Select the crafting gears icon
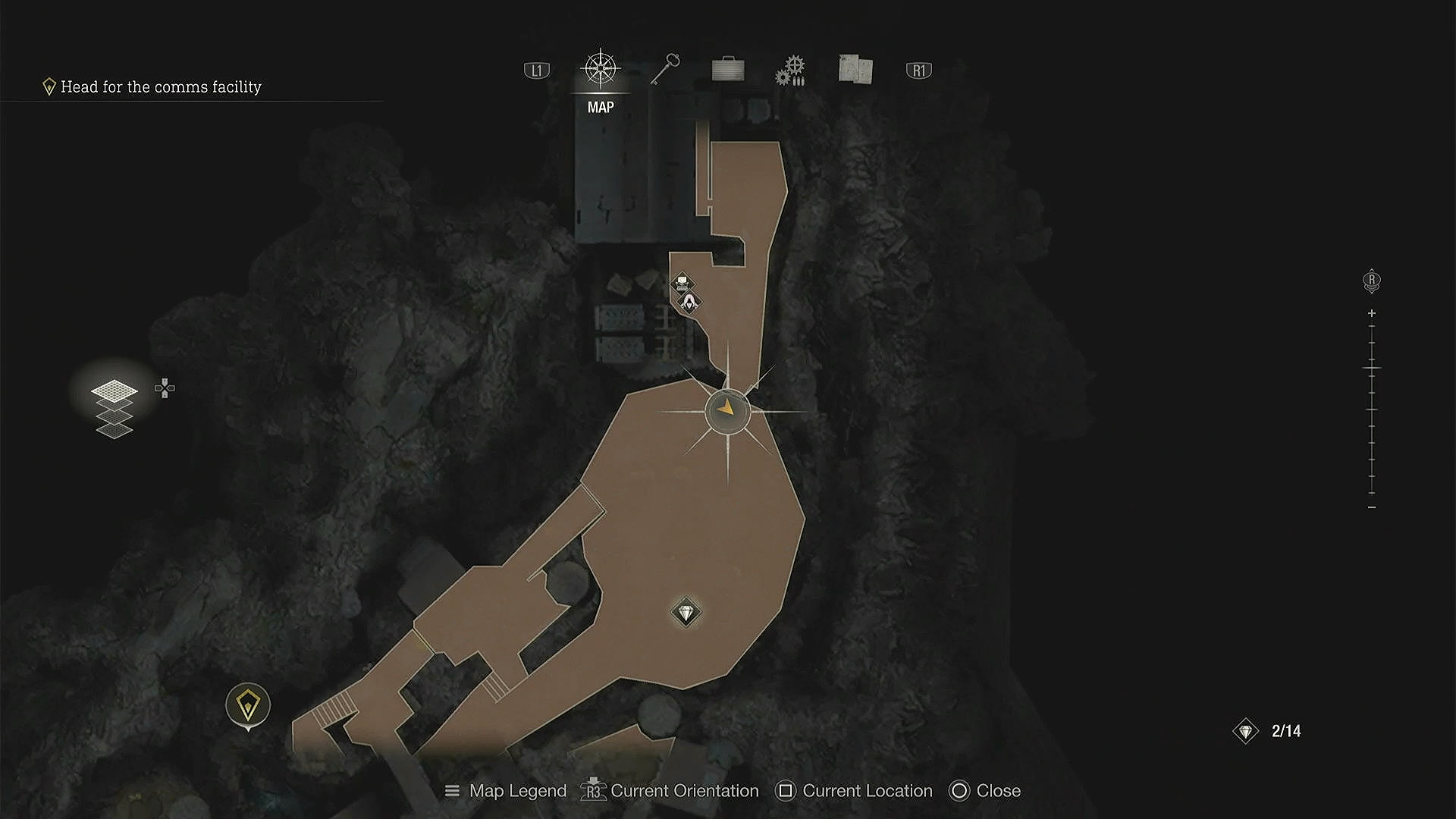 789,70
